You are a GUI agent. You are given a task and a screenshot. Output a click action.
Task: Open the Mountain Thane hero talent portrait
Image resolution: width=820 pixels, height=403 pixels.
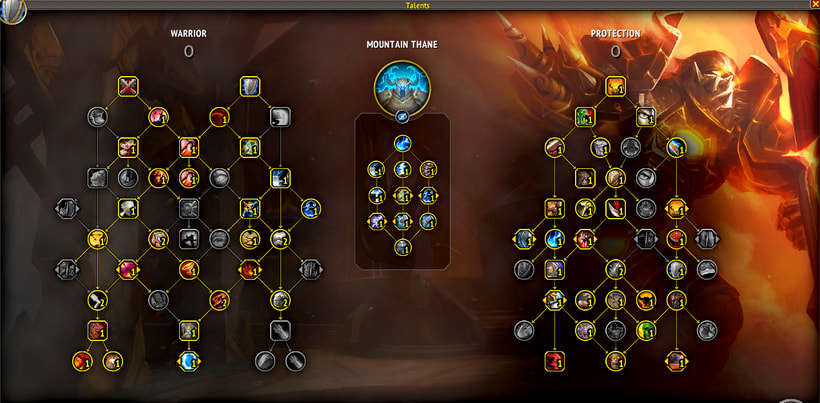[401, 85]
